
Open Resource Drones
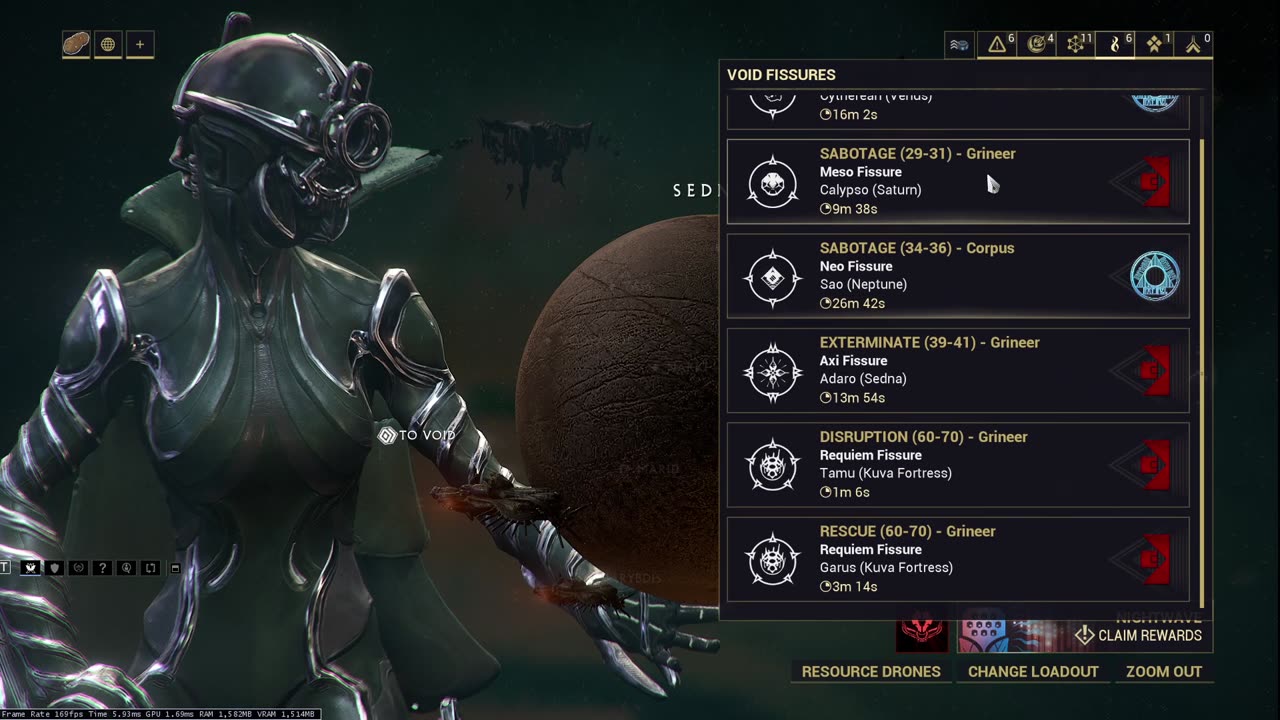click(871, 672)
